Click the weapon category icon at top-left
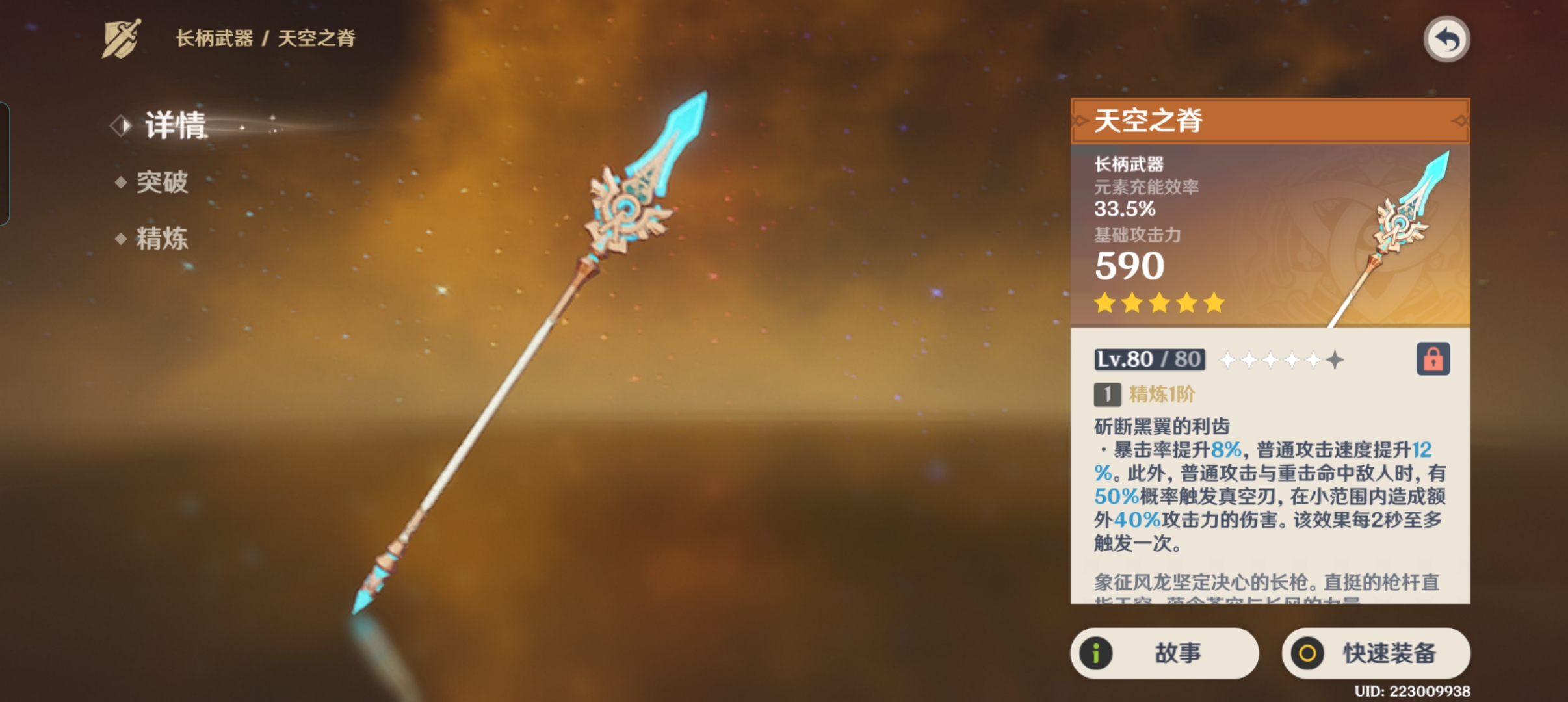 coord(121,39)
